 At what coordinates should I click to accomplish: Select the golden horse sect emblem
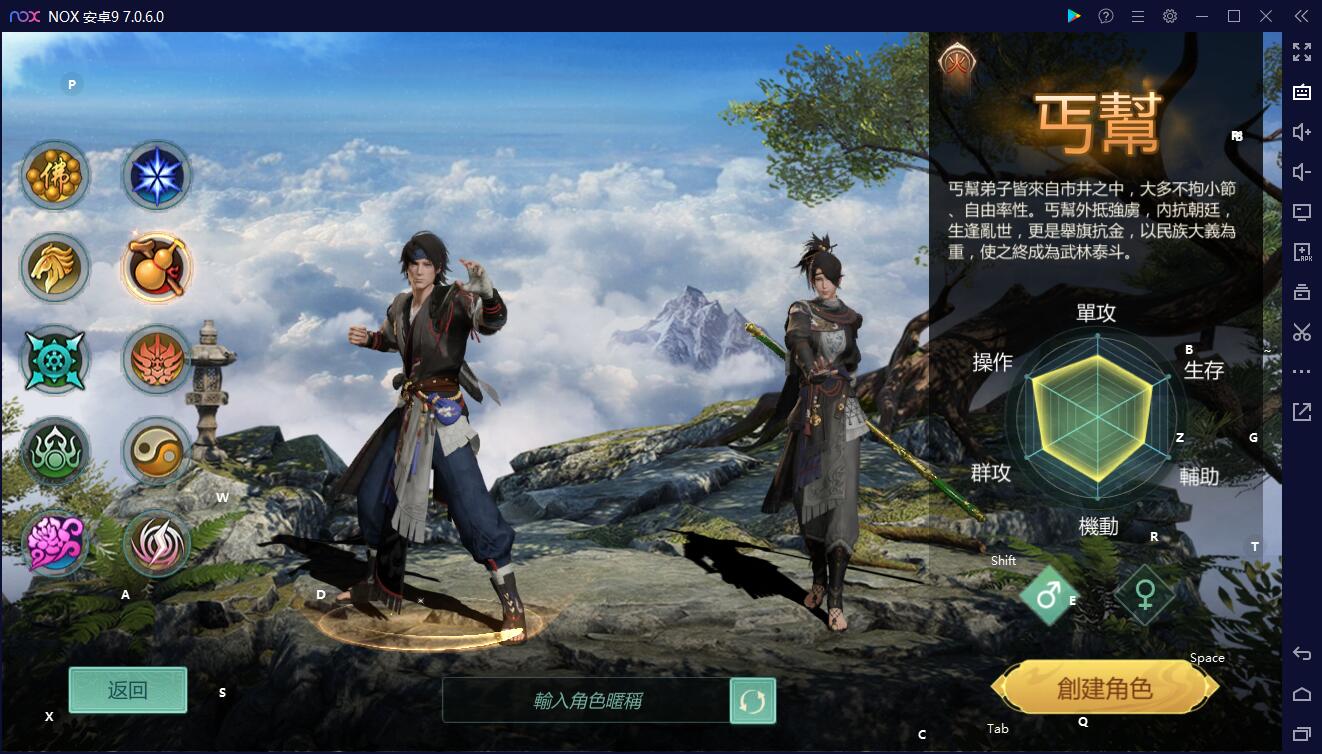point(55,267)
